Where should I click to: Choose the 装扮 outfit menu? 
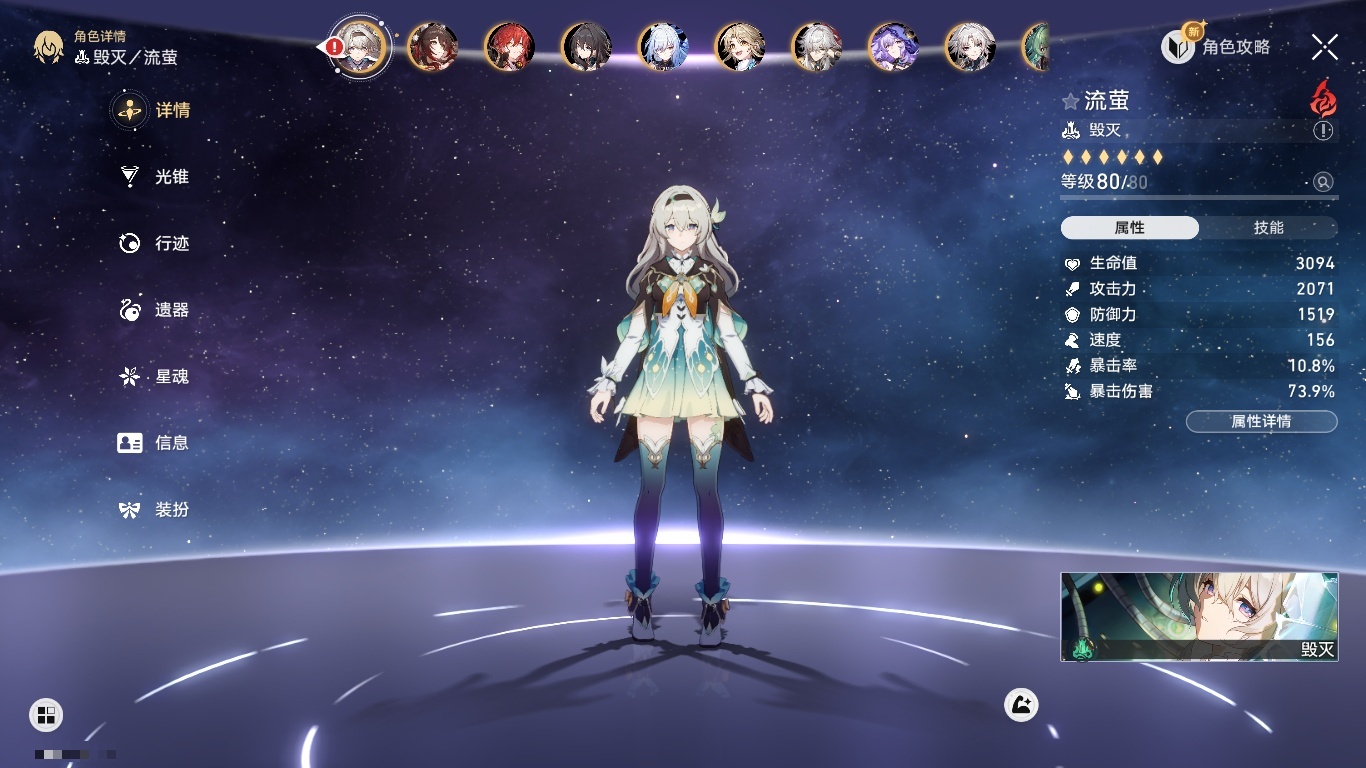(155, 510)
